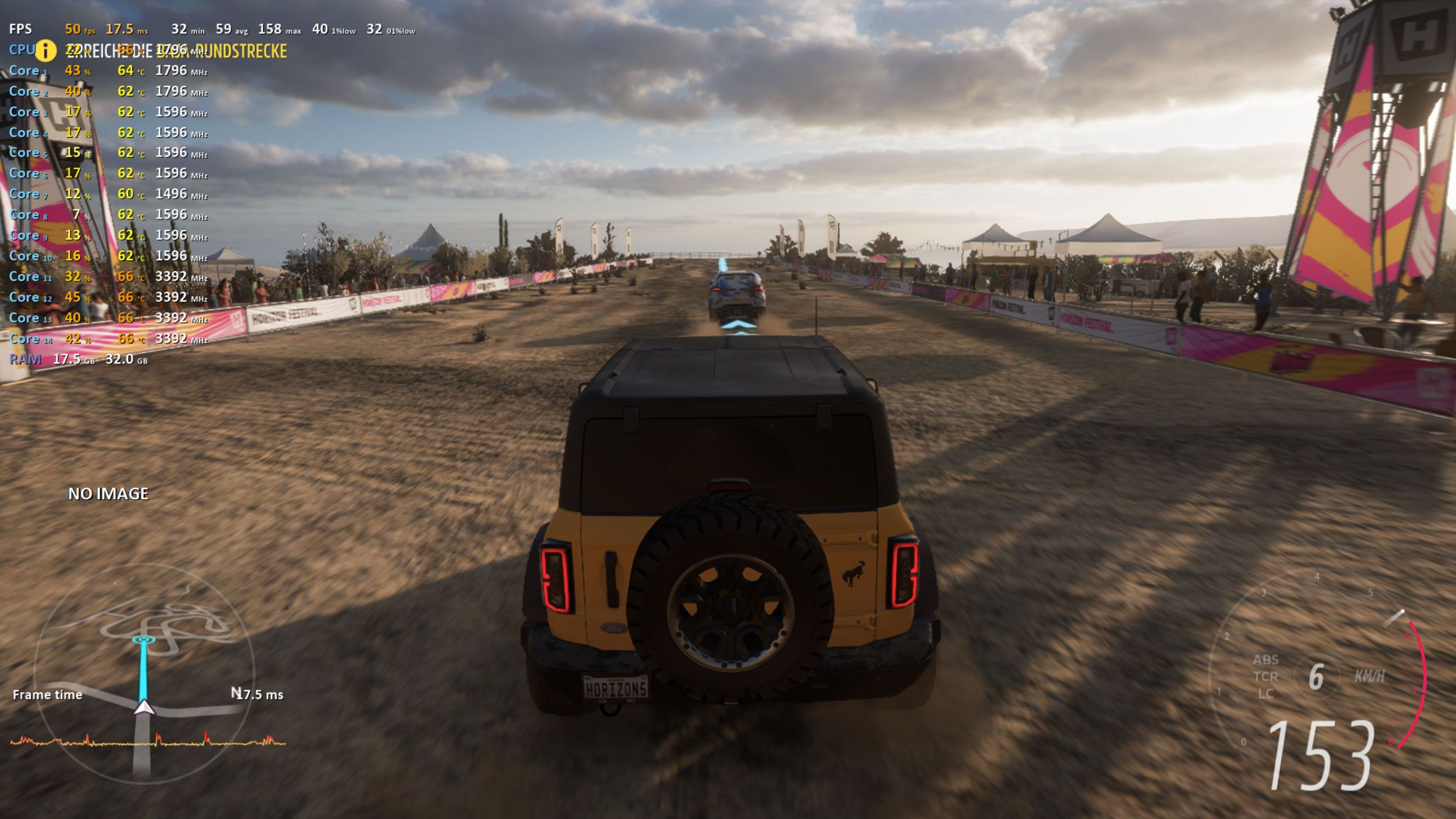Click the blue destination marker on minimap
Screen dimensions: 1456x819
click(x=143, y=640)
